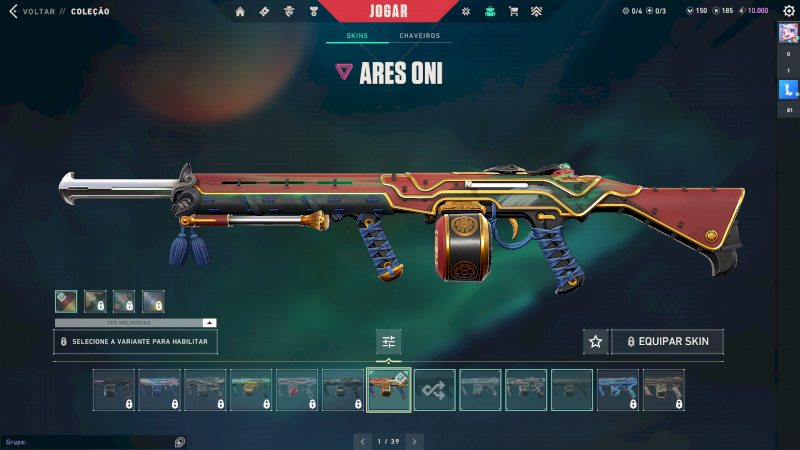Go to previous page of skins
The image size is (800, 450).
(x=362, y=440)
